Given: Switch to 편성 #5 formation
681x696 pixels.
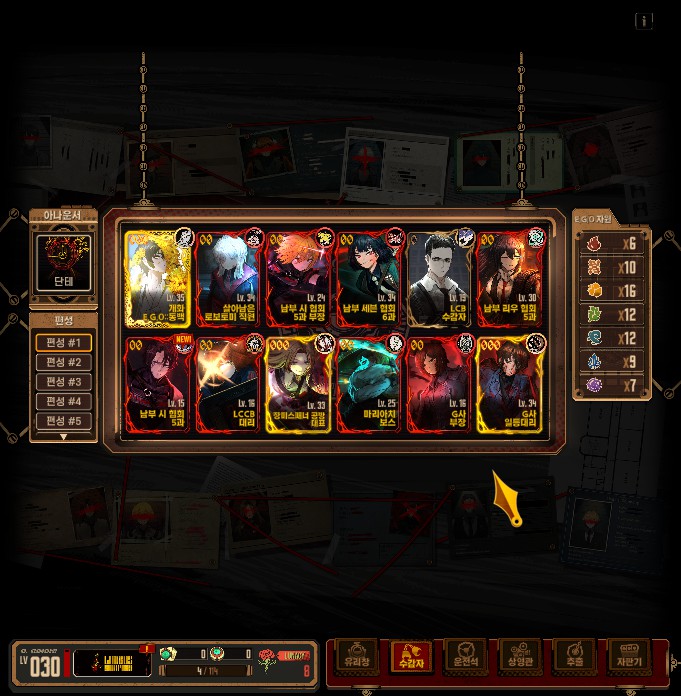Looking at the screenshot, I should coord(64,421).
